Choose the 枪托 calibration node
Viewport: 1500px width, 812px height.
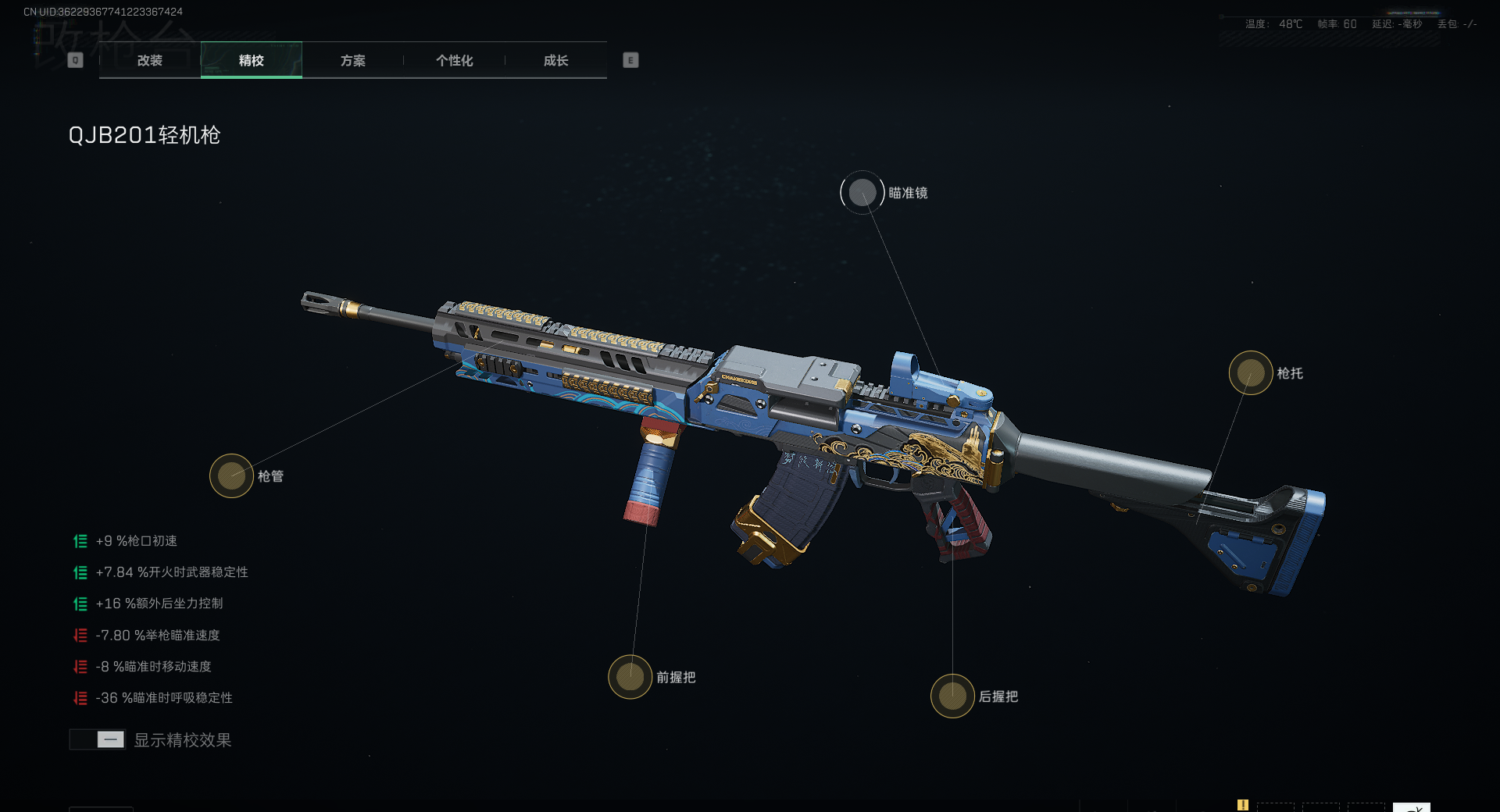pos(1251,373)
